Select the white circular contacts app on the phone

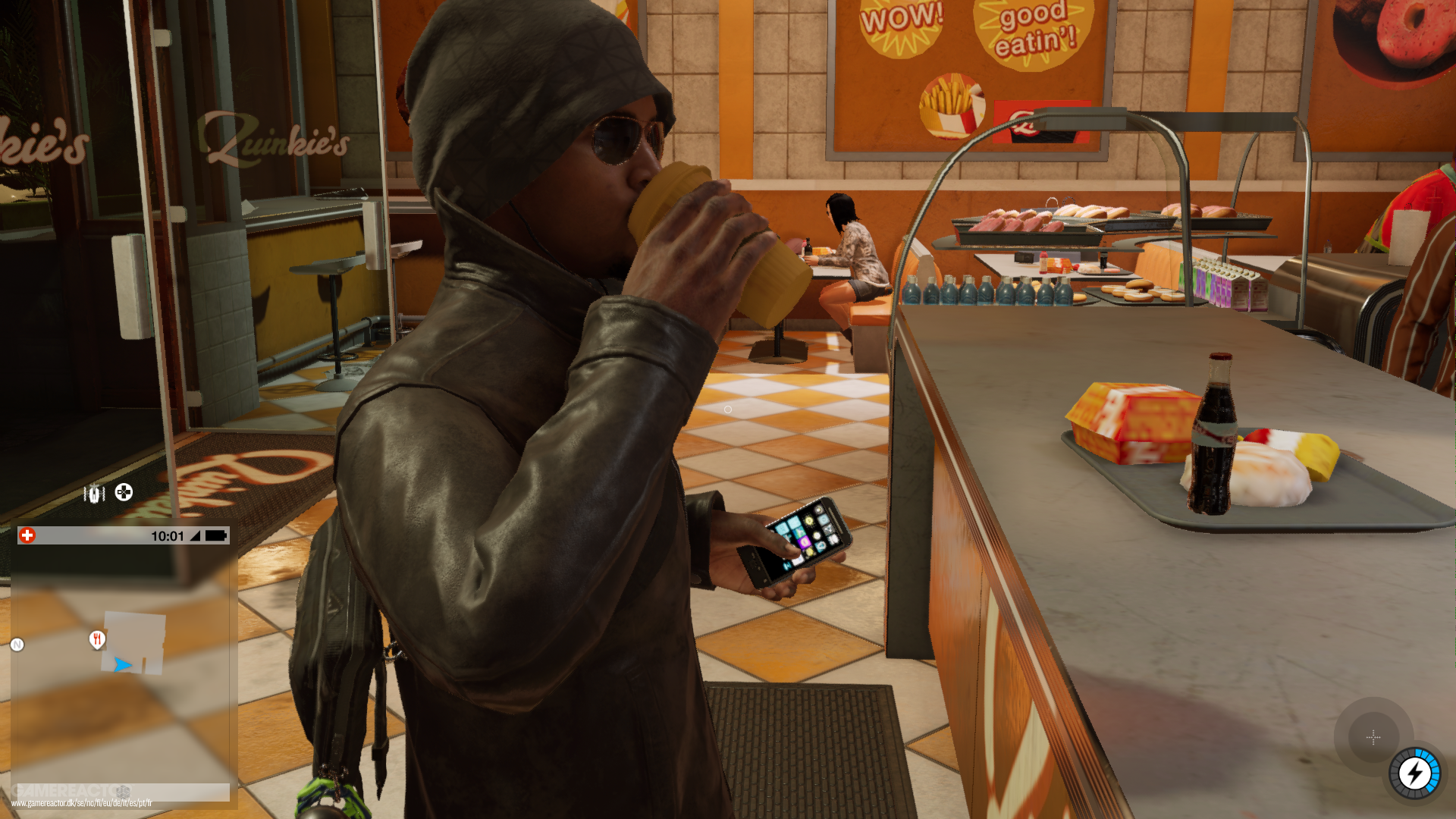(817, 536)
